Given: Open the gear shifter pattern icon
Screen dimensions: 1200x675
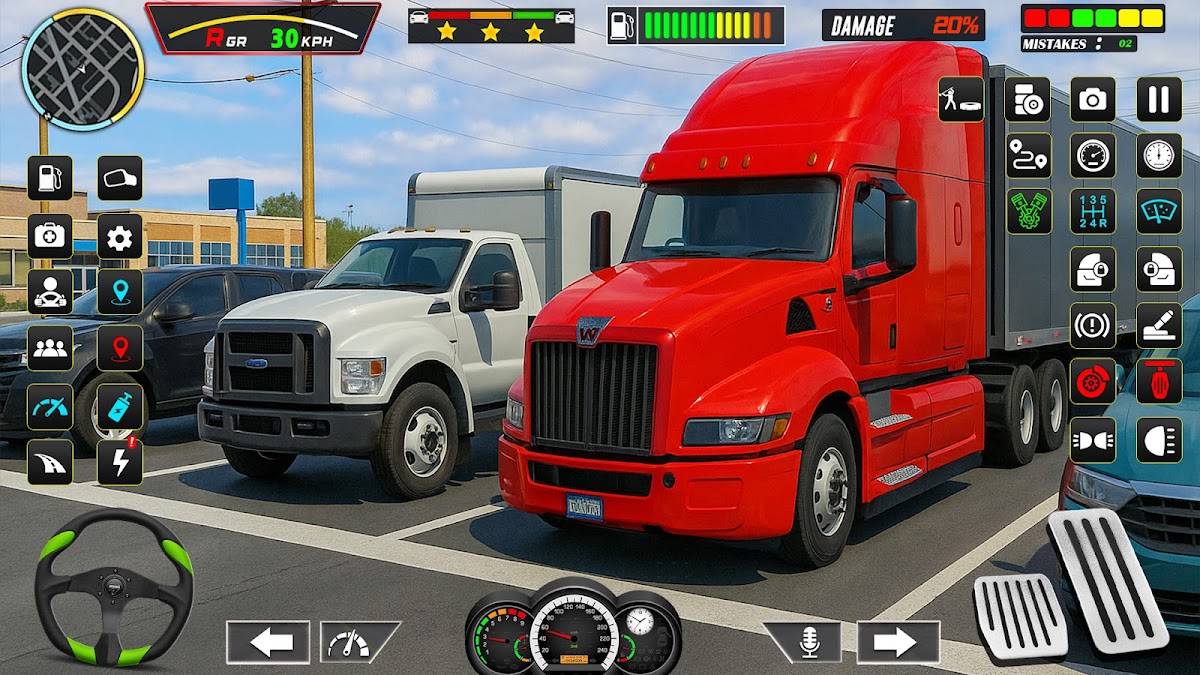Looking at the screenshot, I should pos(1093,211).
